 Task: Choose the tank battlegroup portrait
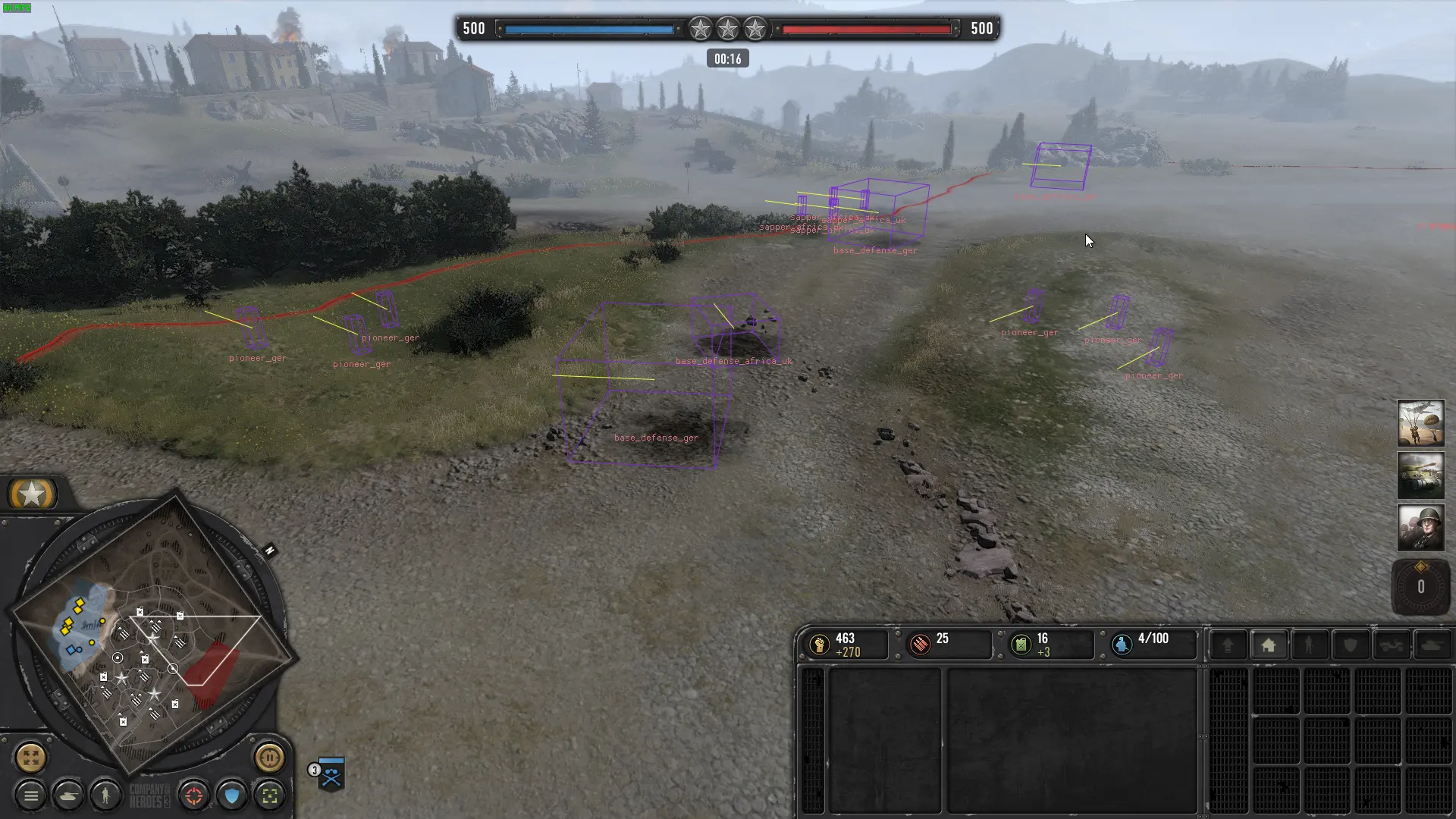click(x=1420, y=475)
